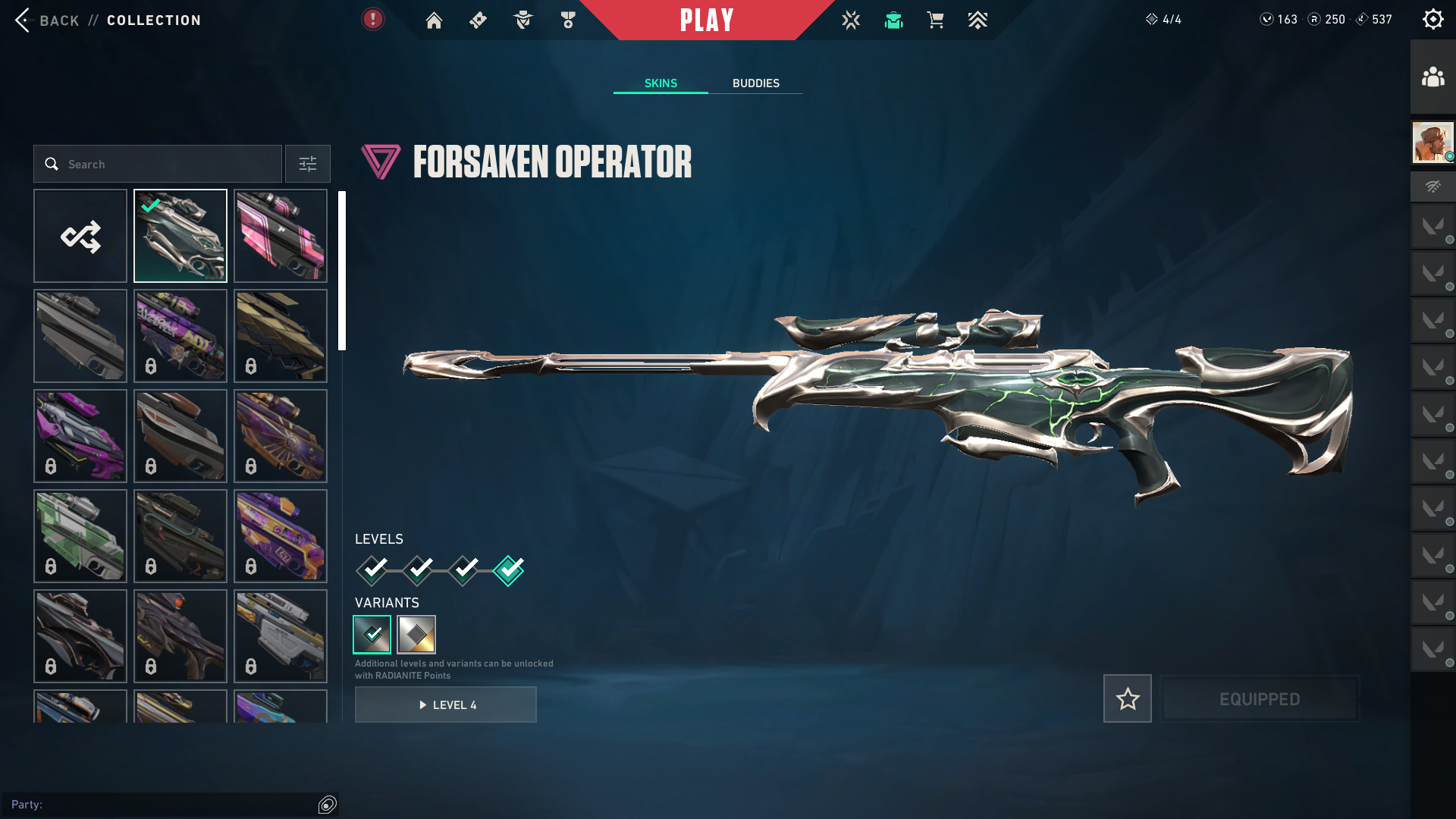Image resolution: width=1456 pixels, height=819 pixels.
Task: Click the red PLAY button
Action: click(706, 20)
